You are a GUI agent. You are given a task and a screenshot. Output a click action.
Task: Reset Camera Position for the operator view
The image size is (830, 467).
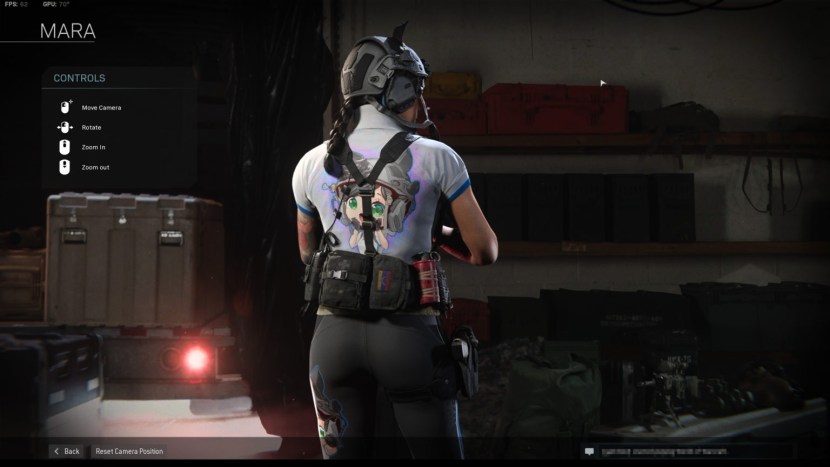[129, 451]
